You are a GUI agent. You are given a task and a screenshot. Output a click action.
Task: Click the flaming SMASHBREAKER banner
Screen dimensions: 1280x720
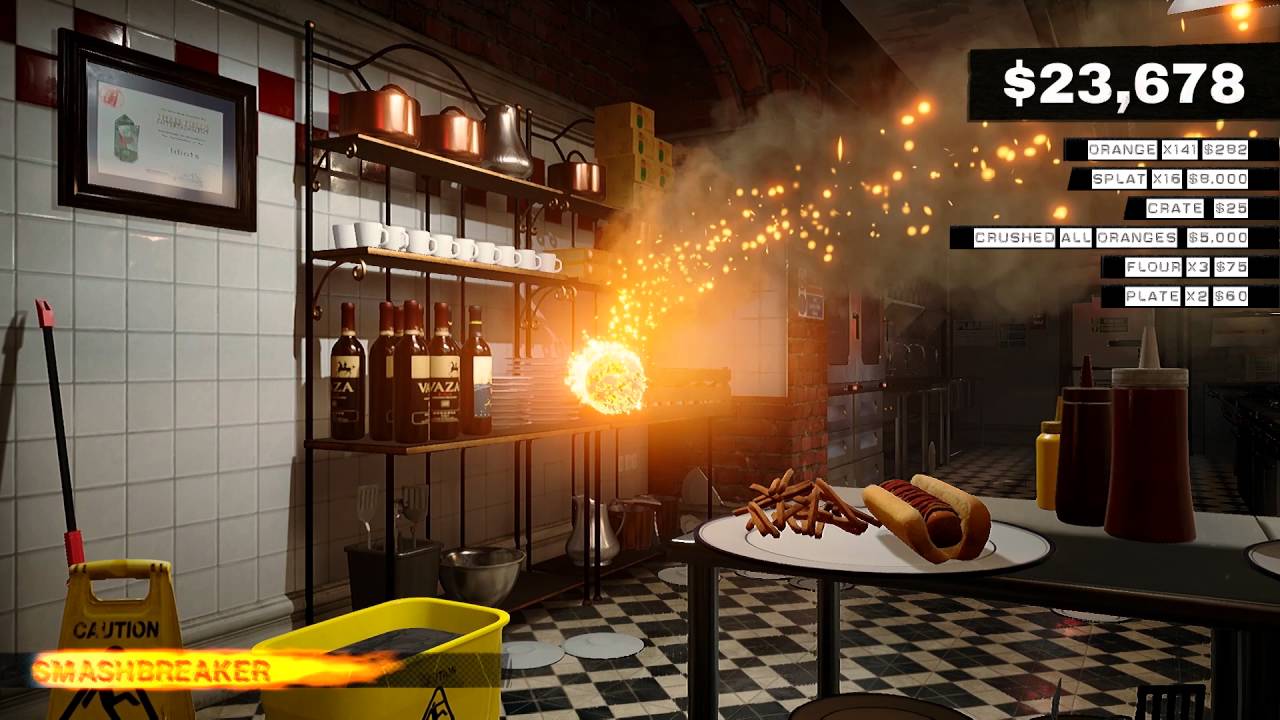tap(150, 665)
